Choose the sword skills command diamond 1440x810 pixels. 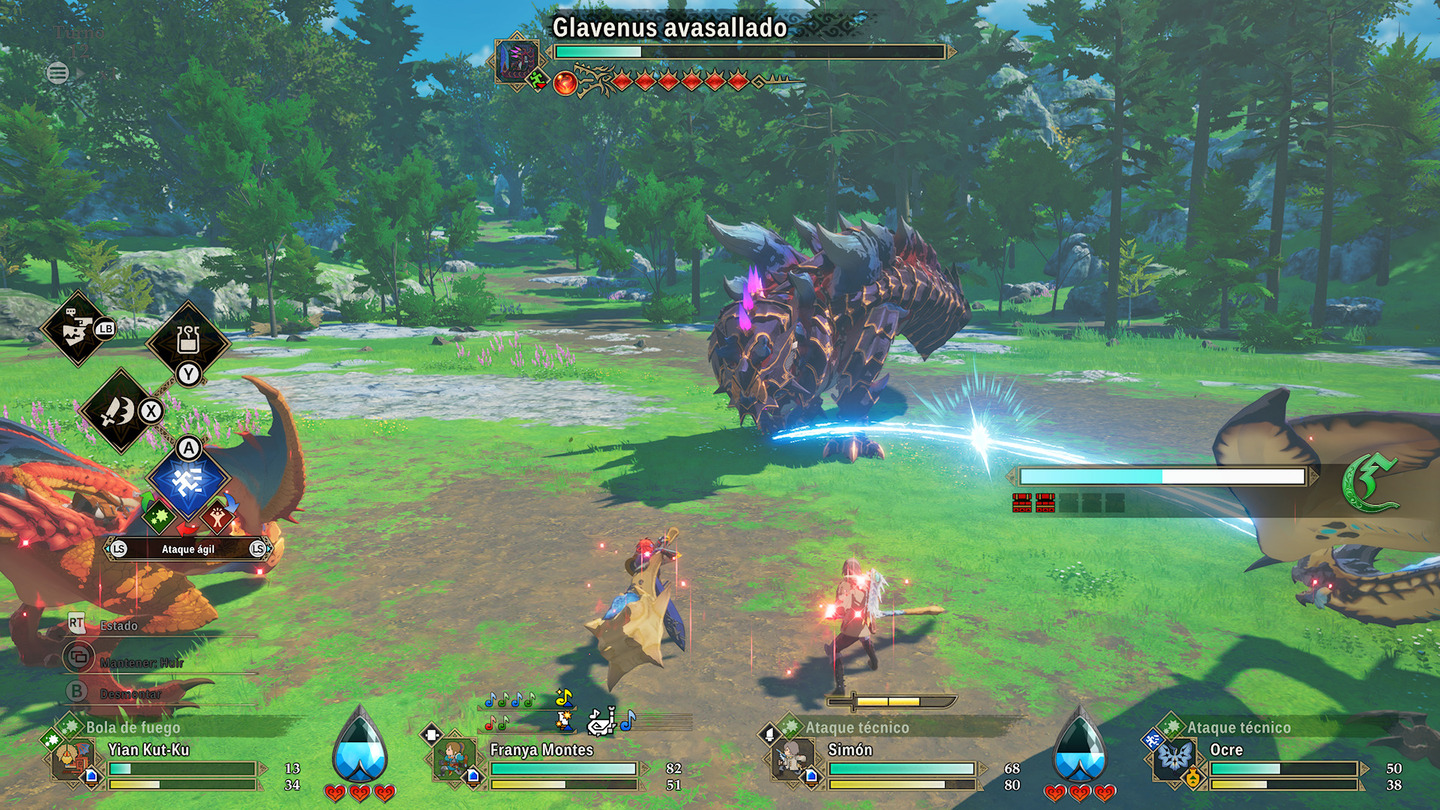pos(119,411)
